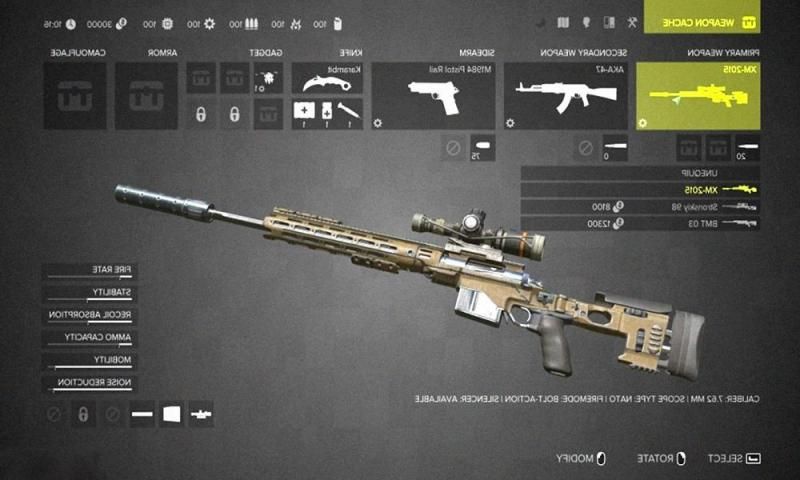Open the primary weapon gear settings icon
Image resolution: width=800 pixels, height=480 pixels.
point(642,122)
